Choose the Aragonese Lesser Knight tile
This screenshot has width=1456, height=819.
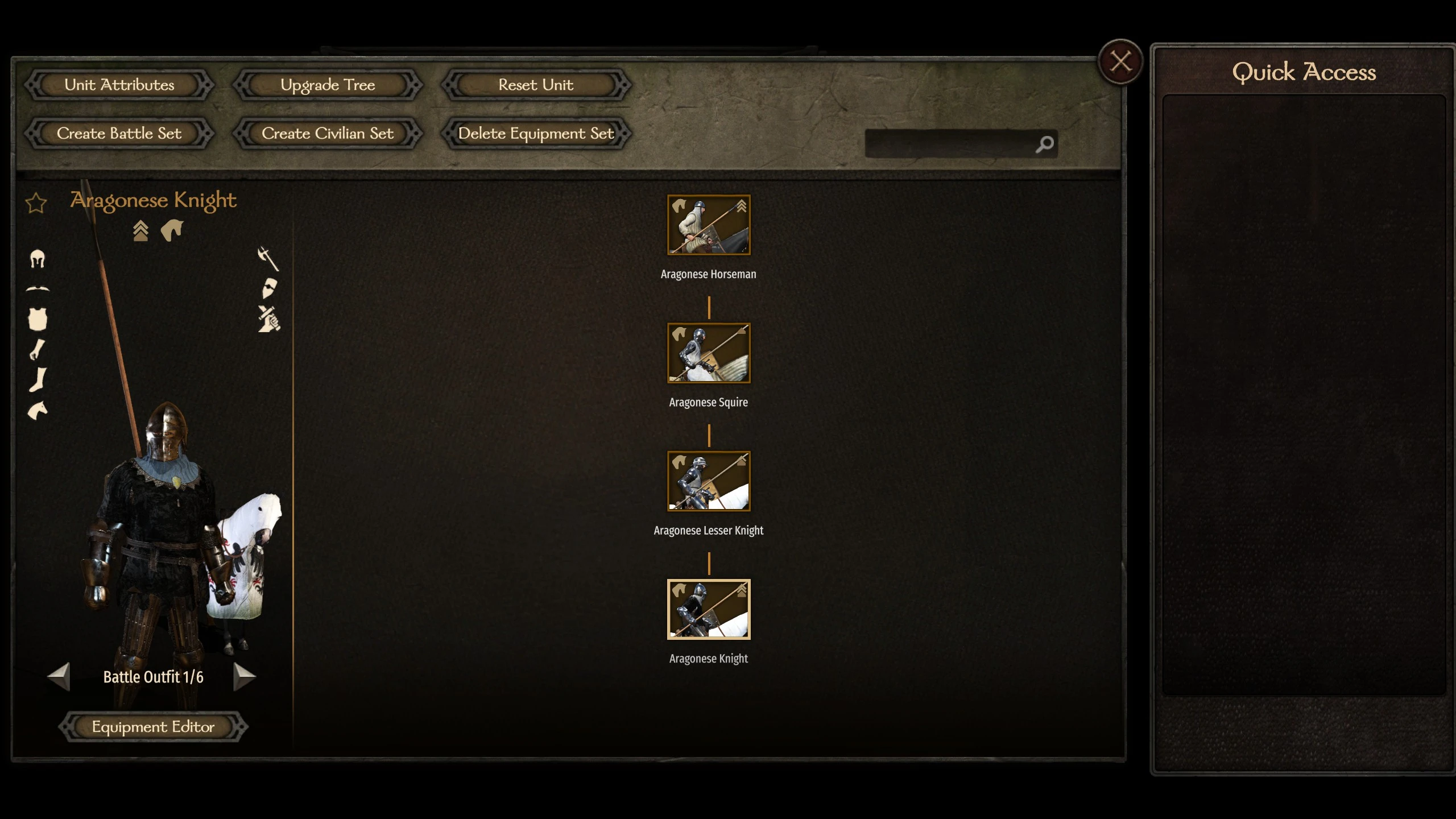(x=709, y=481)
